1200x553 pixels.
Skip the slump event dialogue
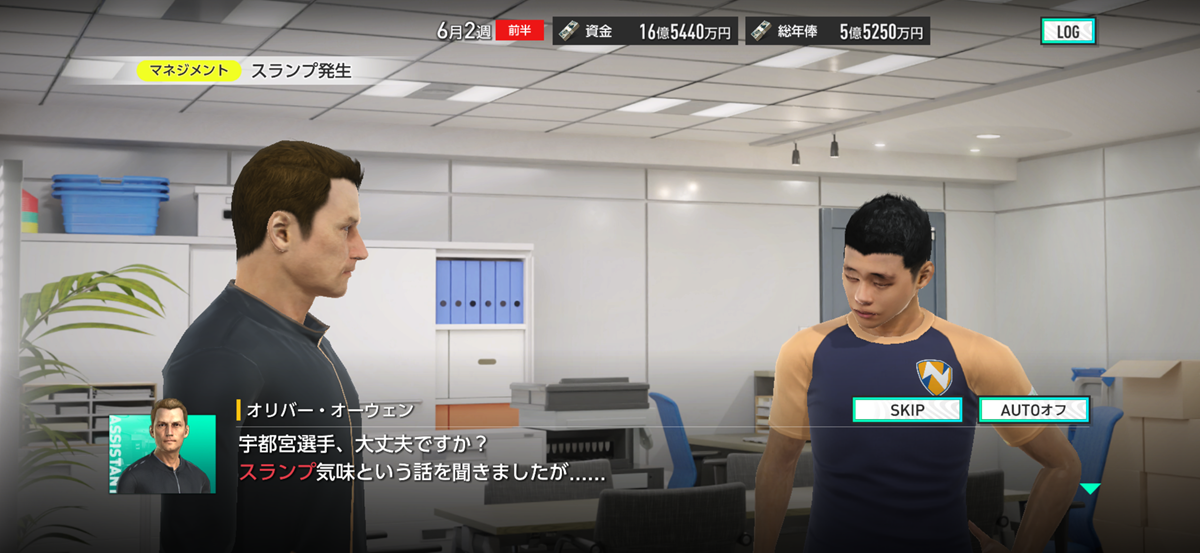[x=906, y=410]
